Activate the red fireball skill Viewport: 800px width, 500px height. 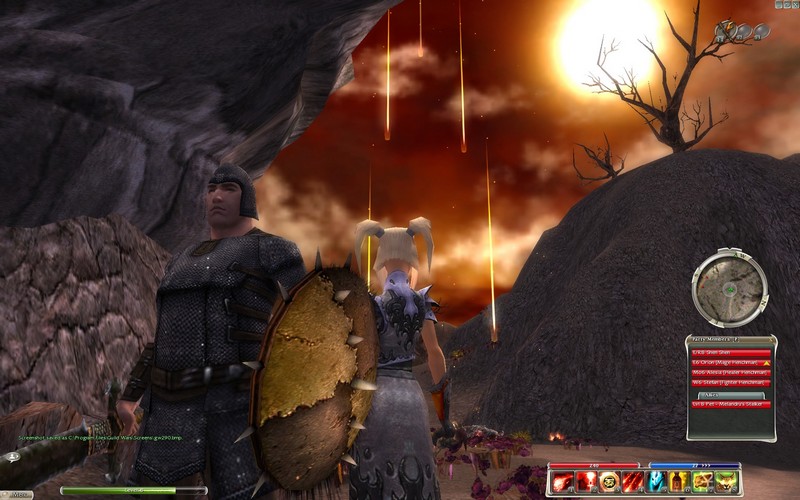563,481
